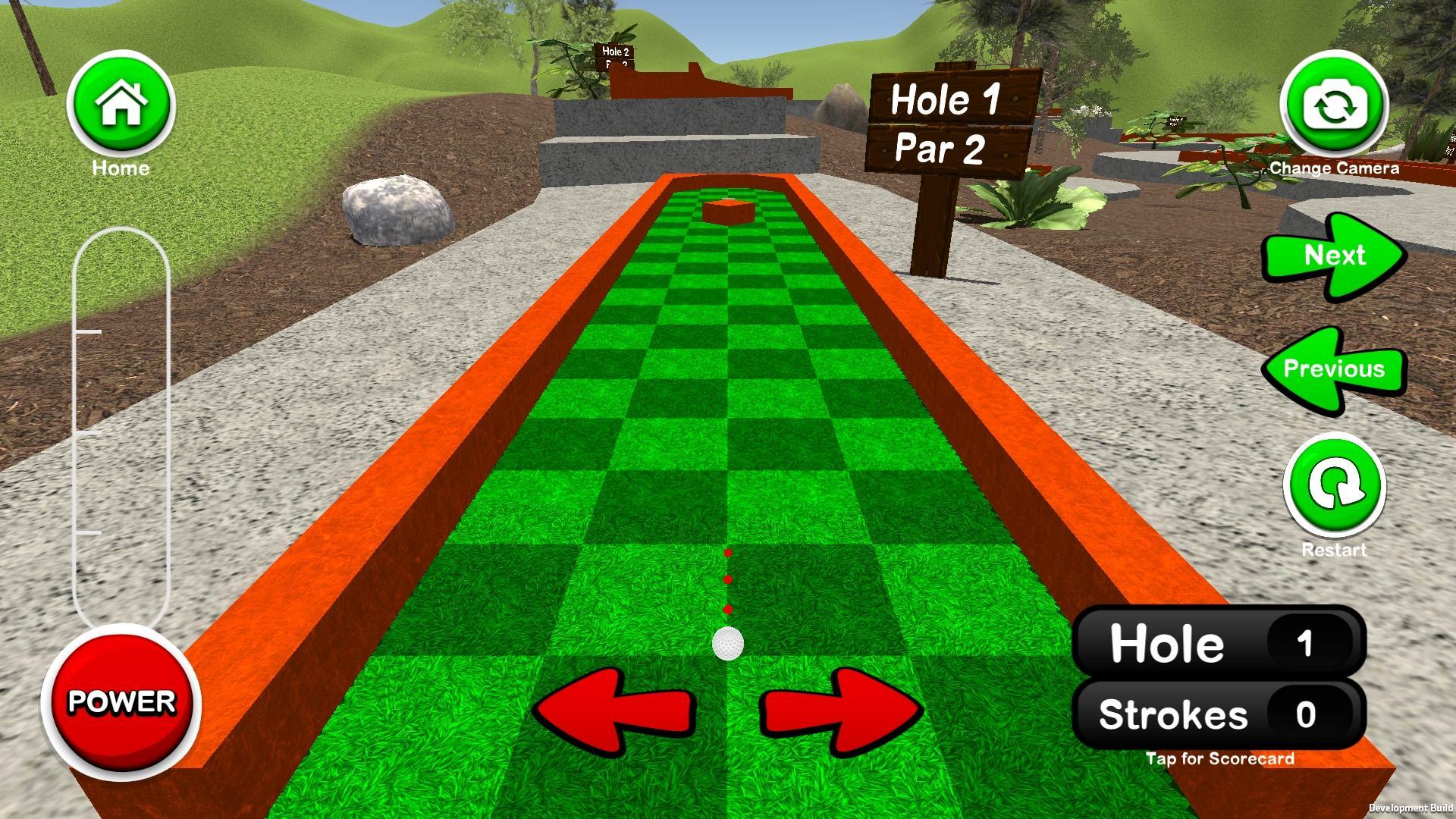This screenshot has height=819, width=1456.
Task: Click the power meter gauge
Action: point(121,428)
